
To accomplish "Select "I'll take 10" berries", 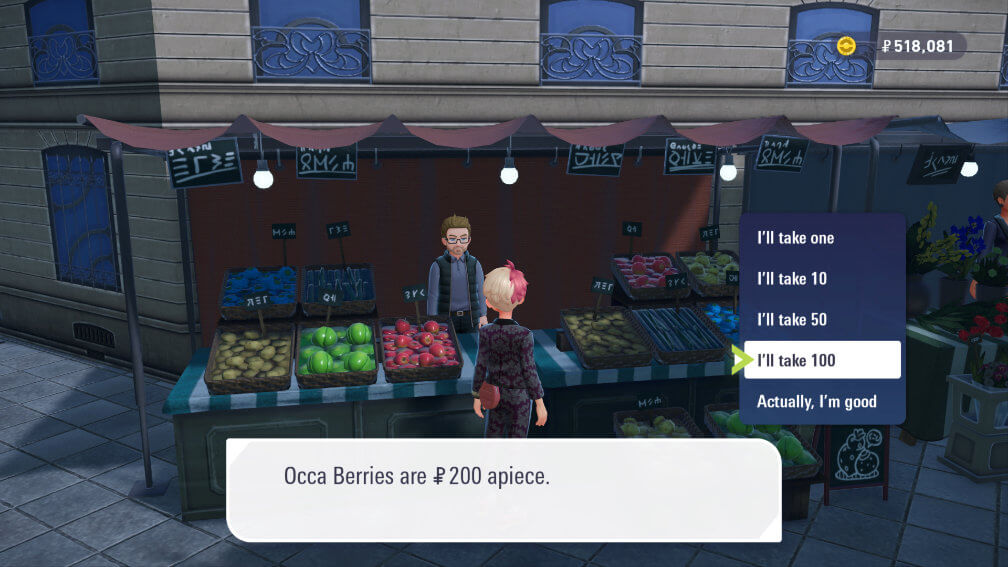I will click(x=792, y=279).
